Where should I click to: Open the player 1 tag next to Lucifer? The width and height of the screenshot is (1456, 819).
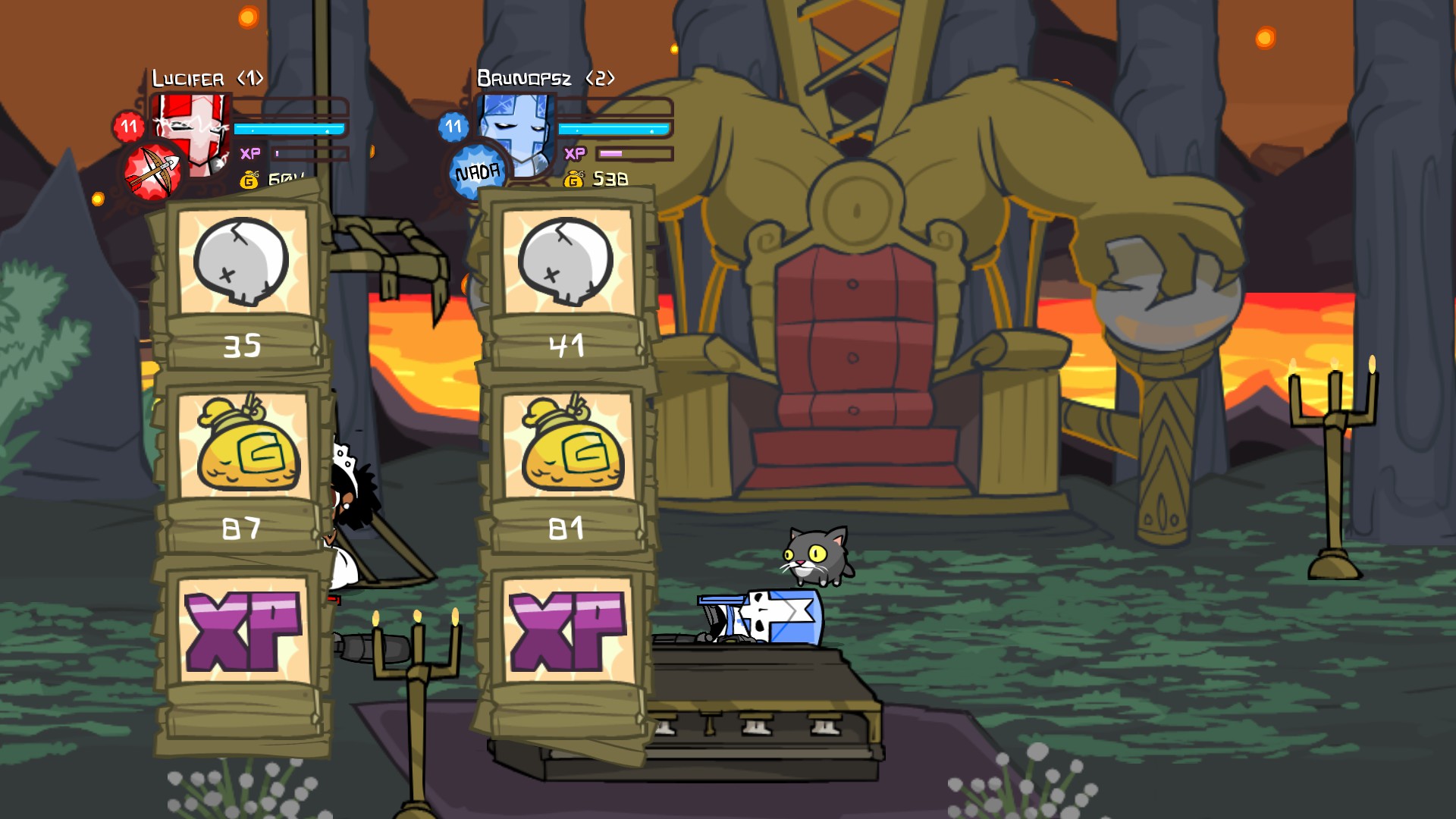click(250, 77)
